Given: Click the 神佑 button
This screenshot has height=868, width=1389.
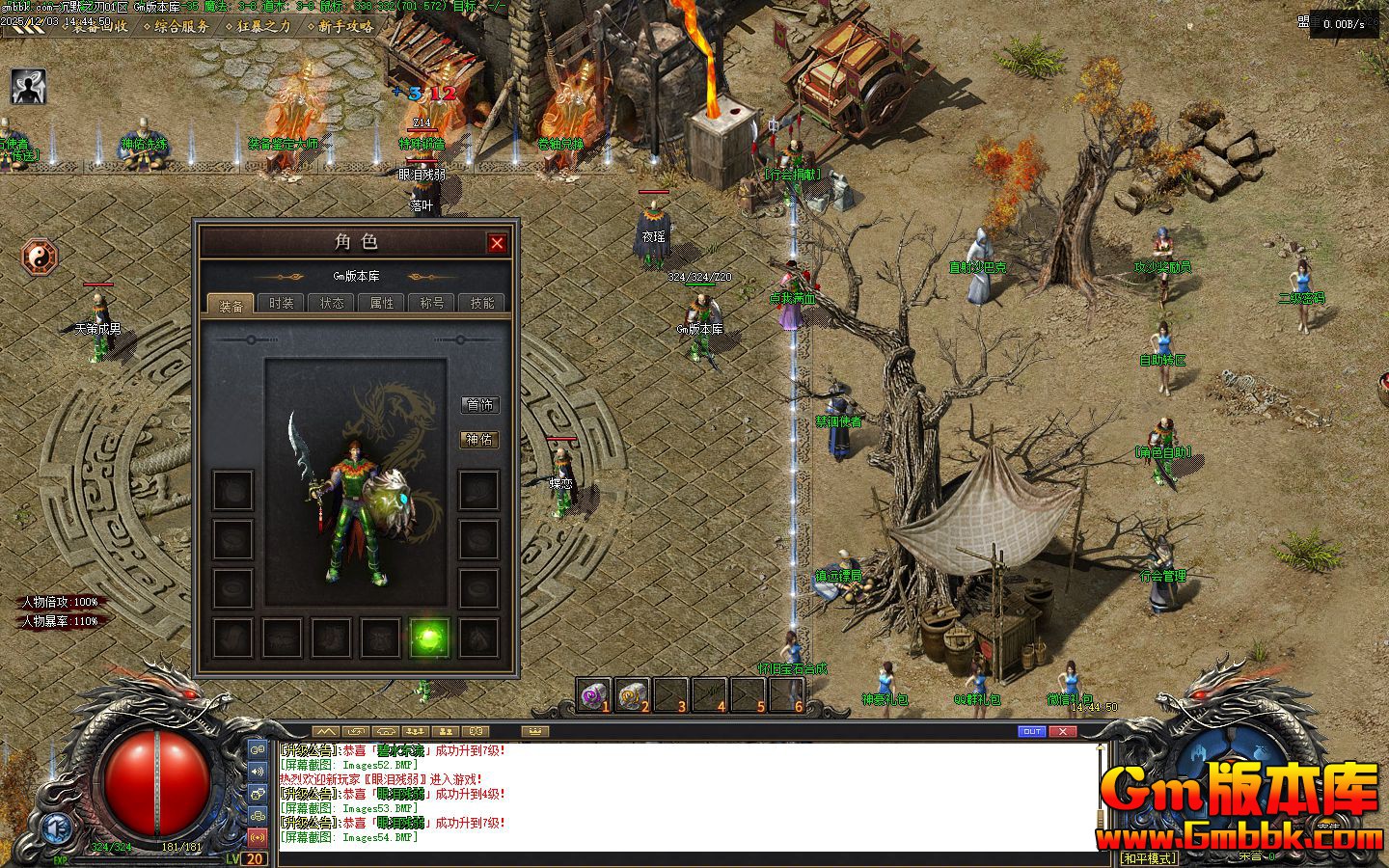Looking at the screenshot, I should pos(479,440).
